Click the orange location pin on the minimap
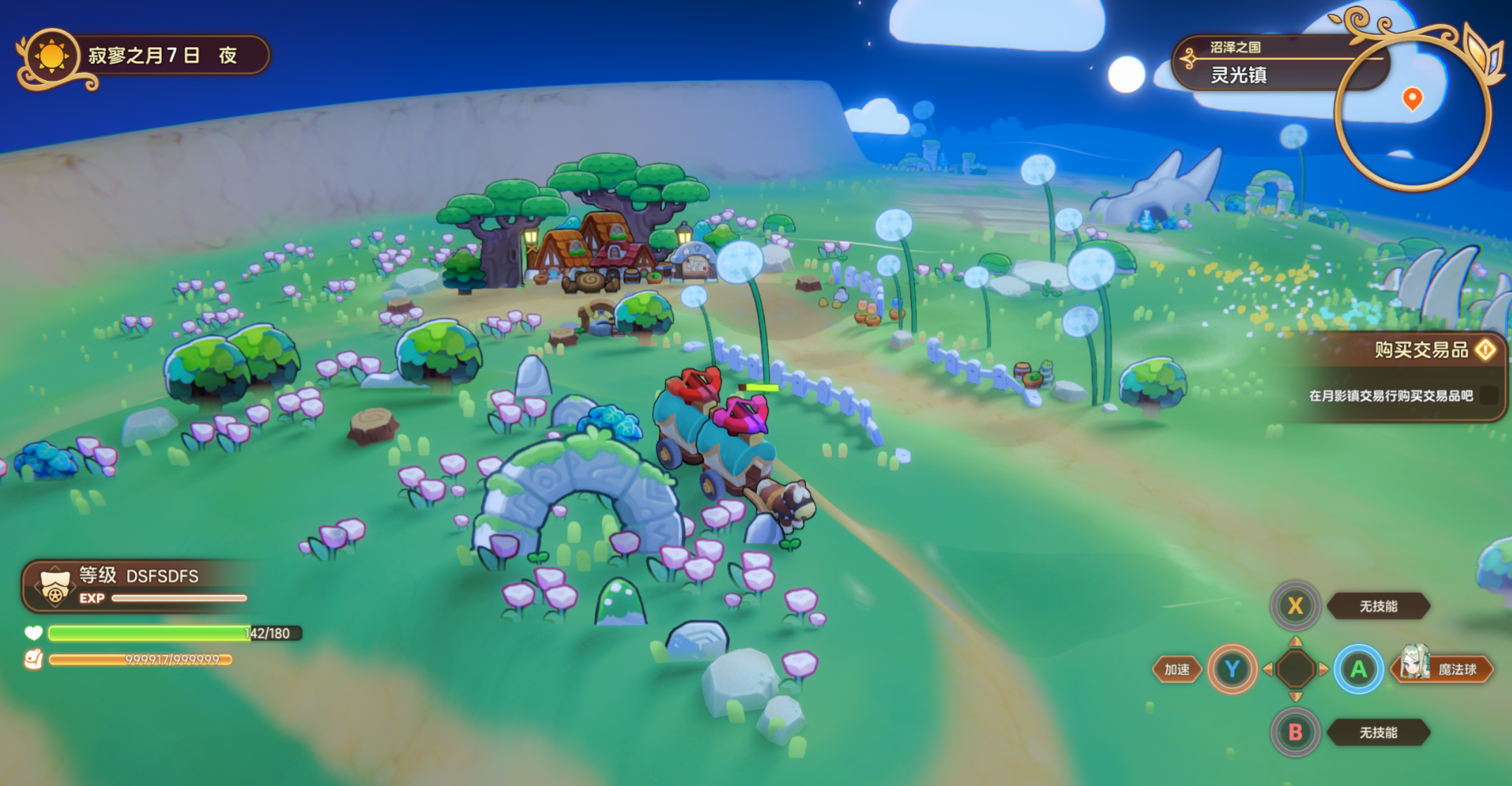Screen dimensions: 1512x786 click(1412, 99)
